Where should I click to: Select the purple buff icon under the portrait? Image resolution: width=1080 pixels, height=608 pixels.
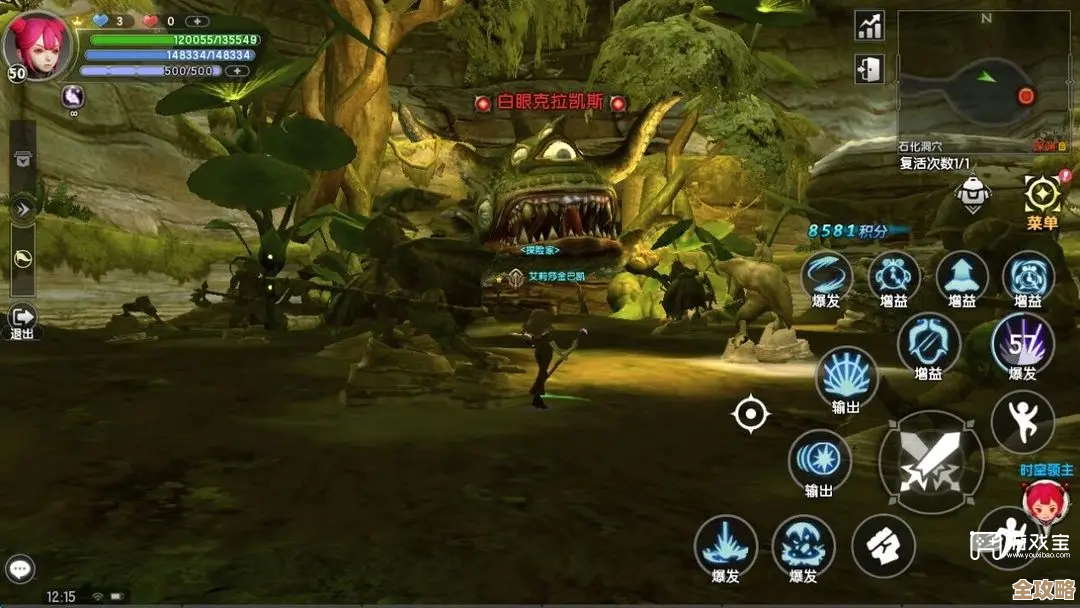tap(73, 96)
